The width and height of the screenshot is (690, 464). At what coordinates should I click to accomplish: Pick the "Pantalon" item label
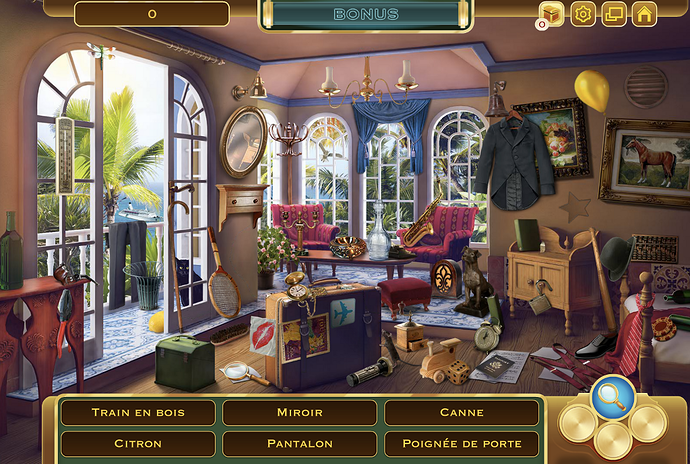click(299, 443)
